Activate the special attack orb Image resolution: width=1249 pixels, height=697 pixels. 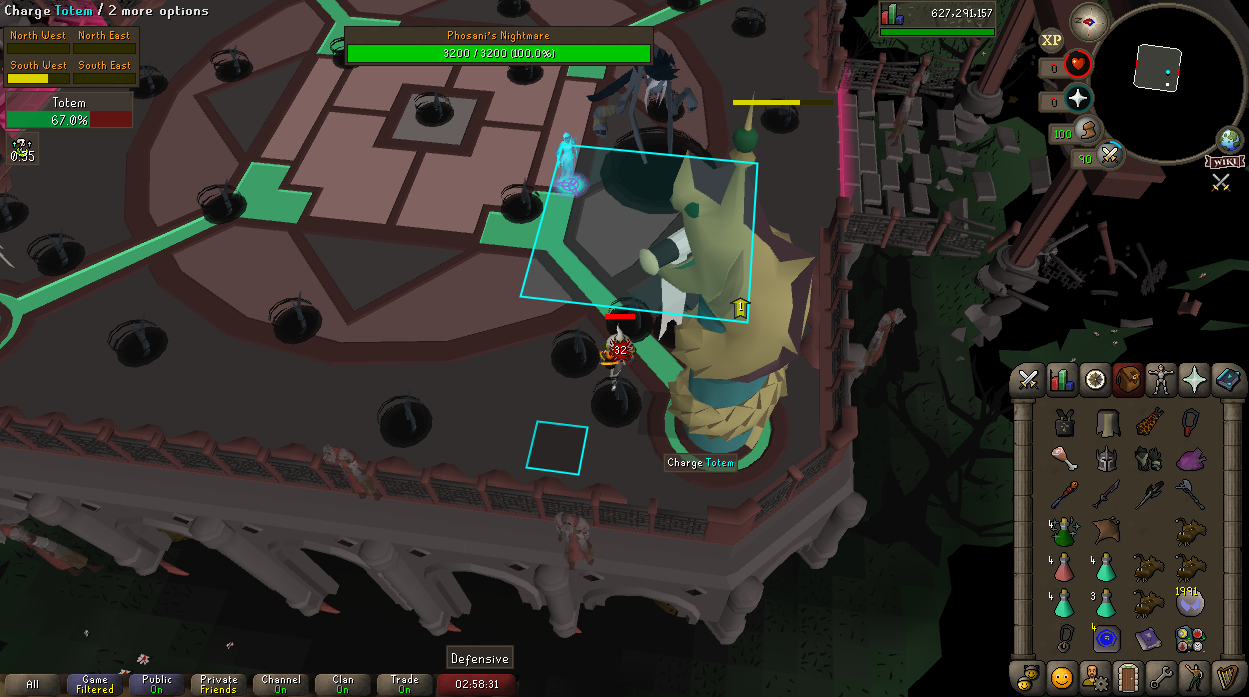tap(1109, 156)
